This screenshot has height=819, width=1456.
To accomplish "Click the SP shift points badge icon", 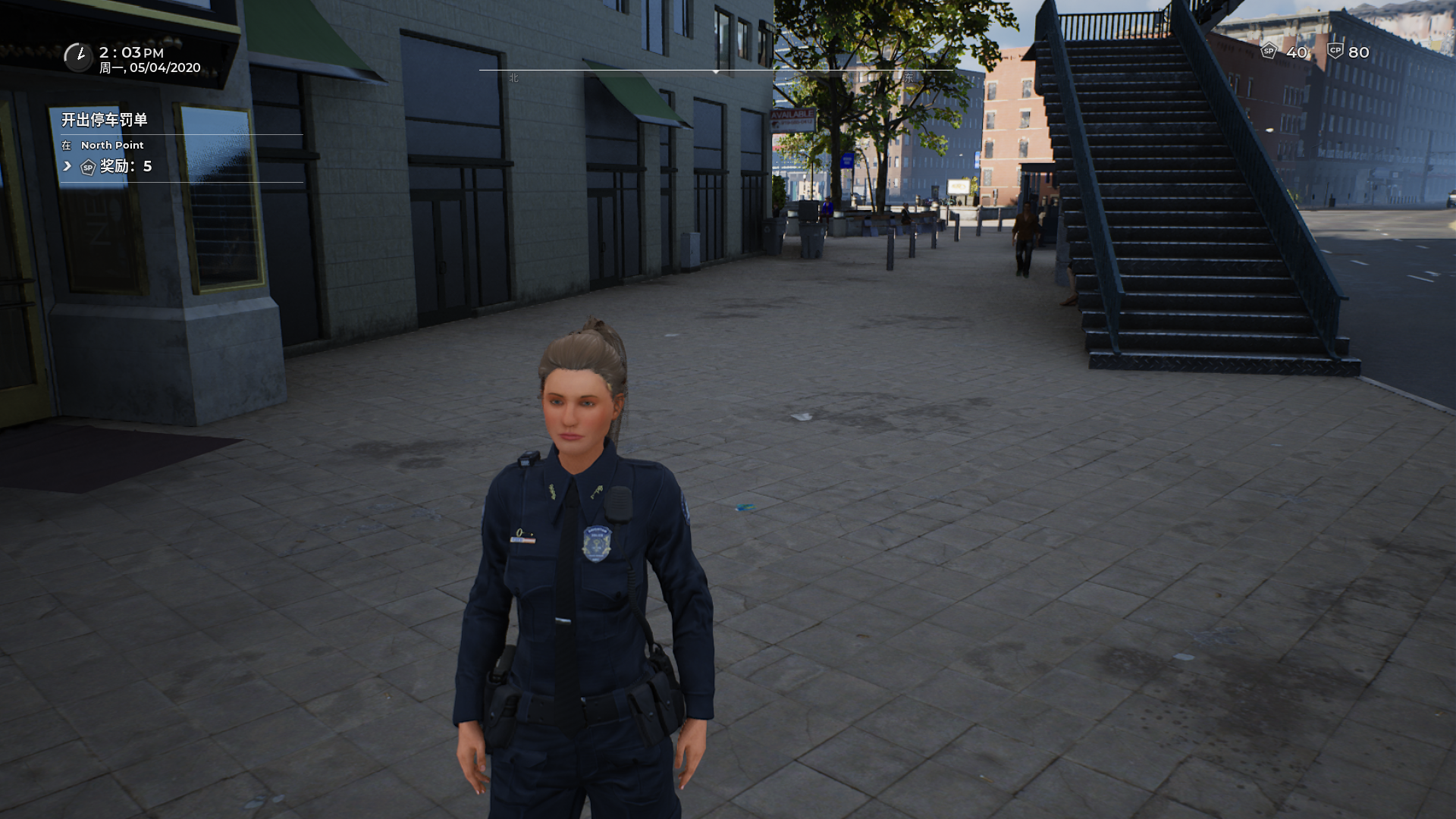I will pyautogui.click(x=1269, y=52).
